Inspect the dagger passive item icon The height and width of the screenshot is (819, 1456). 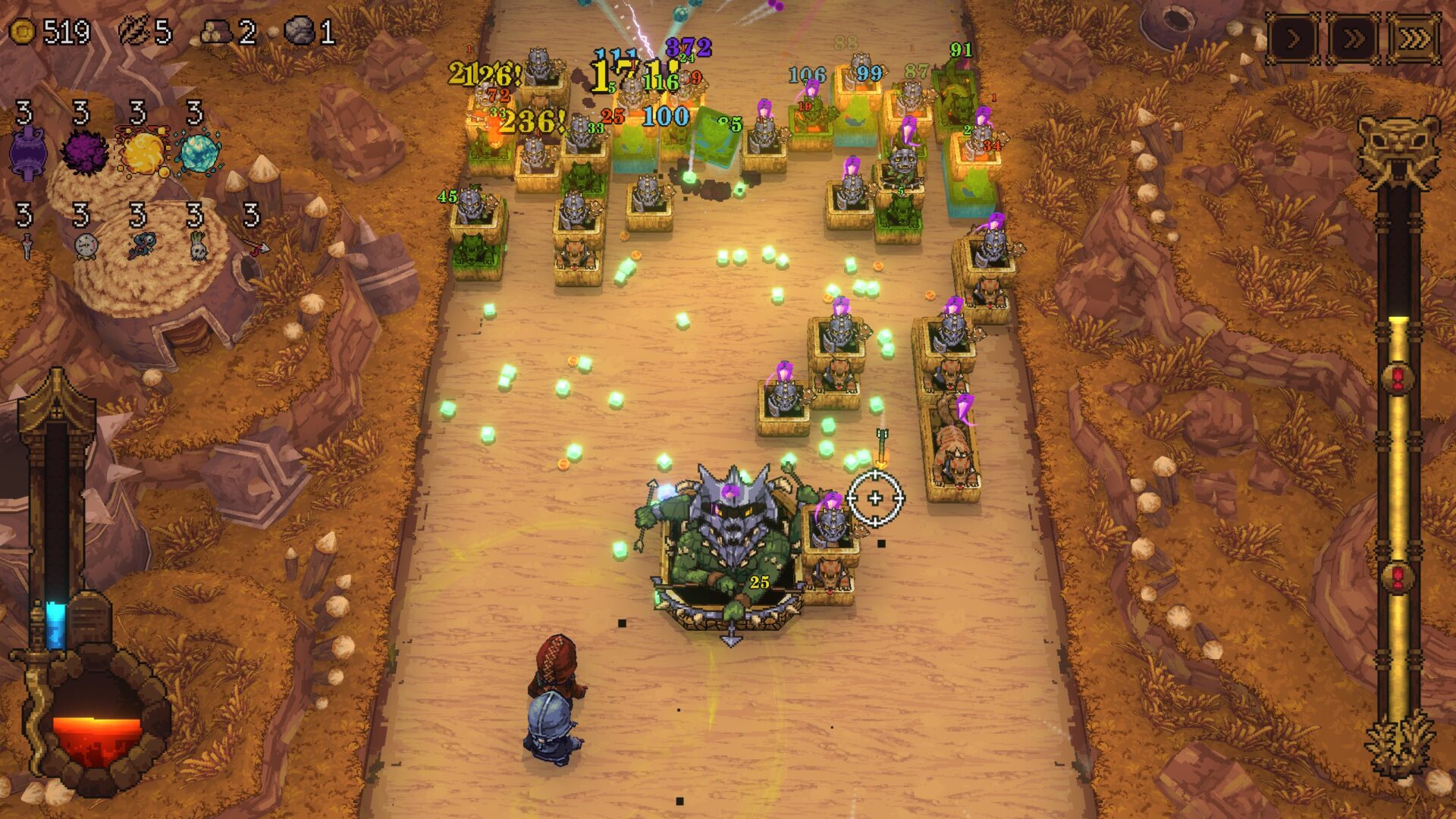(x=27, y=246)
